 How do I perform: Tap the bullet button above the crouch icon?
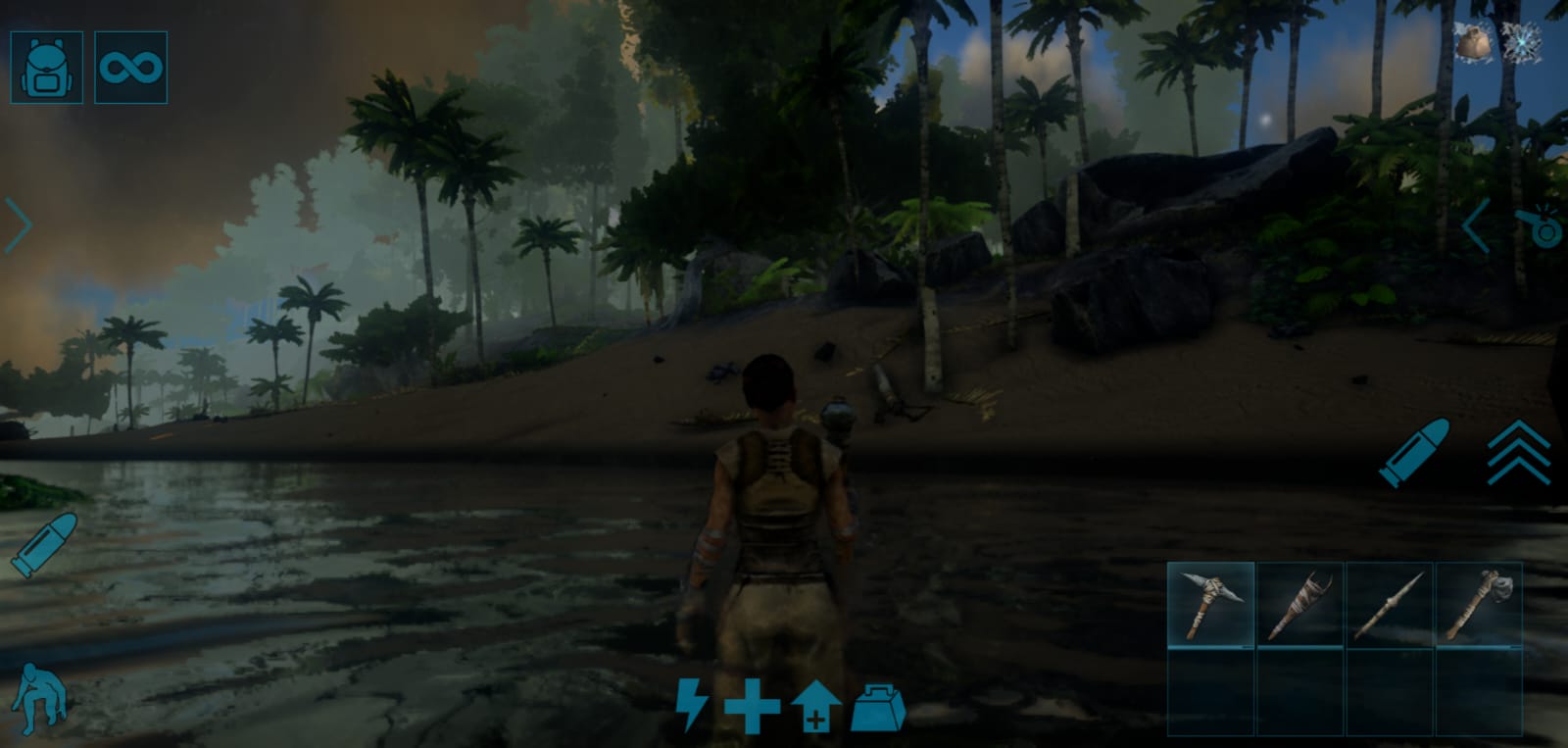click(44, 544)
